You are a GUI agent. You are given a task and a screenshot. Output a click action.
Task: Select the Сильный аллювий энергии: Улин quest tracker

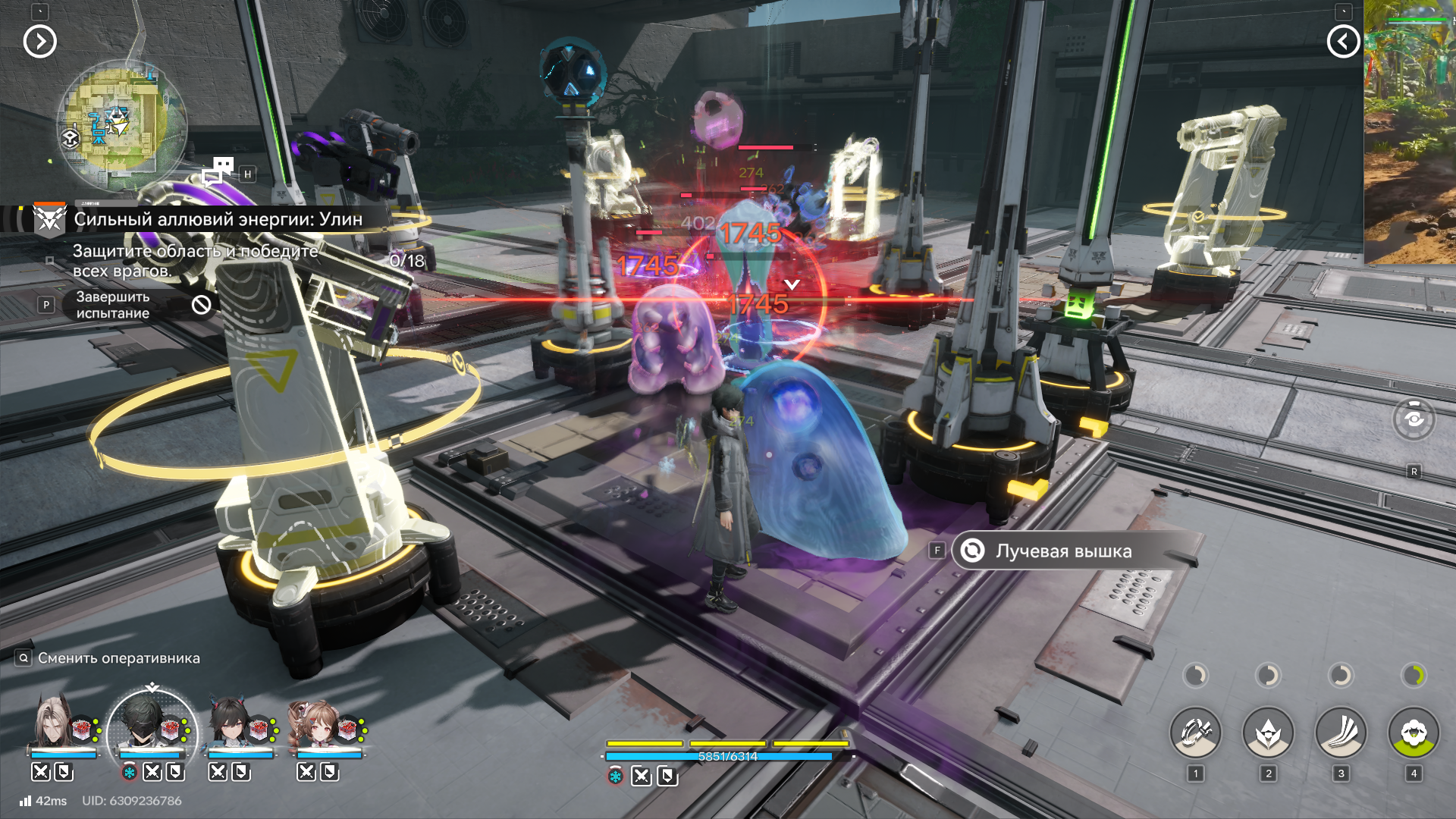217,219
